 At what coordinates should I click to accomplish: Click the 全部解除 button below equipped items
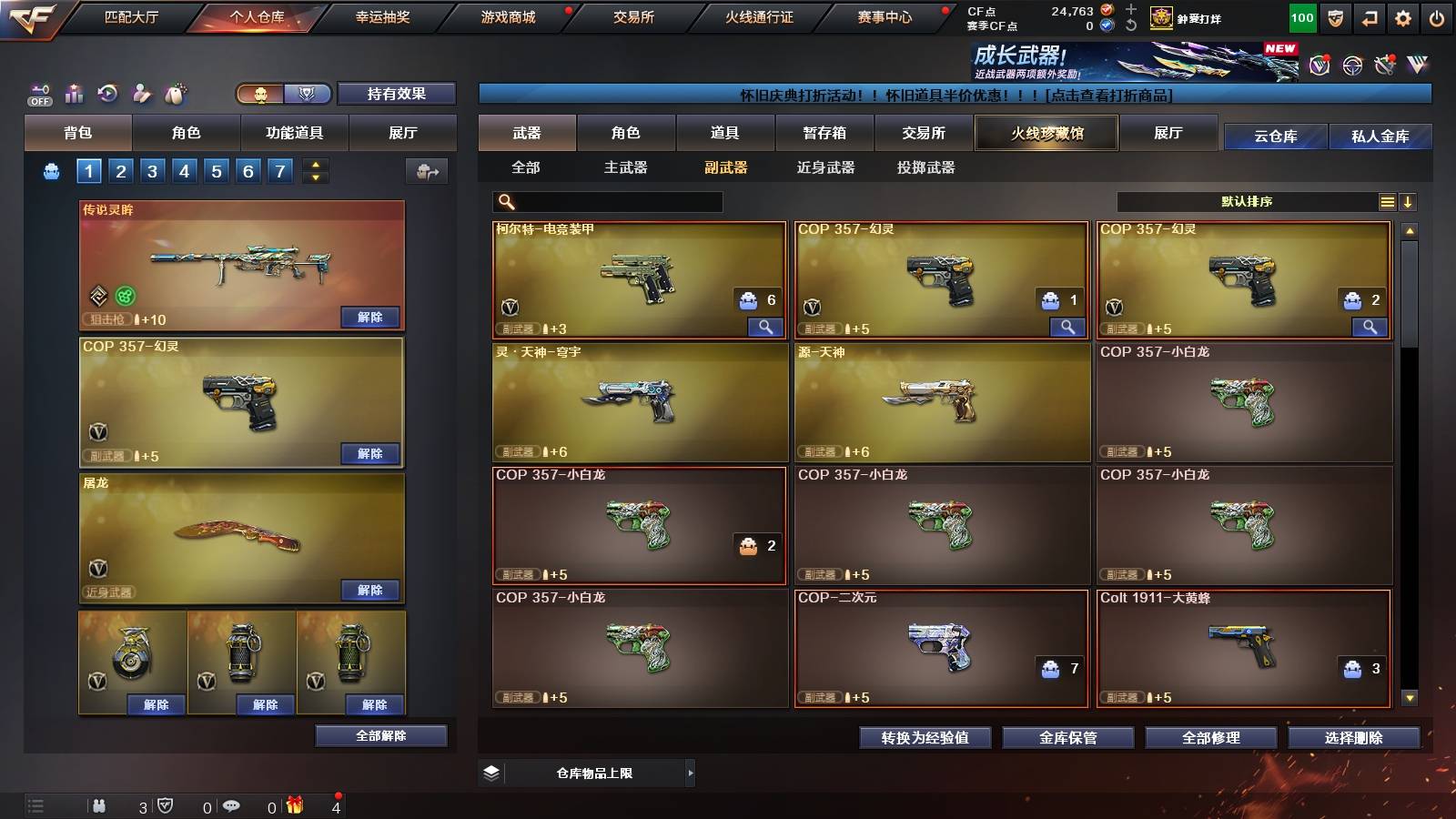pos(381,735)
